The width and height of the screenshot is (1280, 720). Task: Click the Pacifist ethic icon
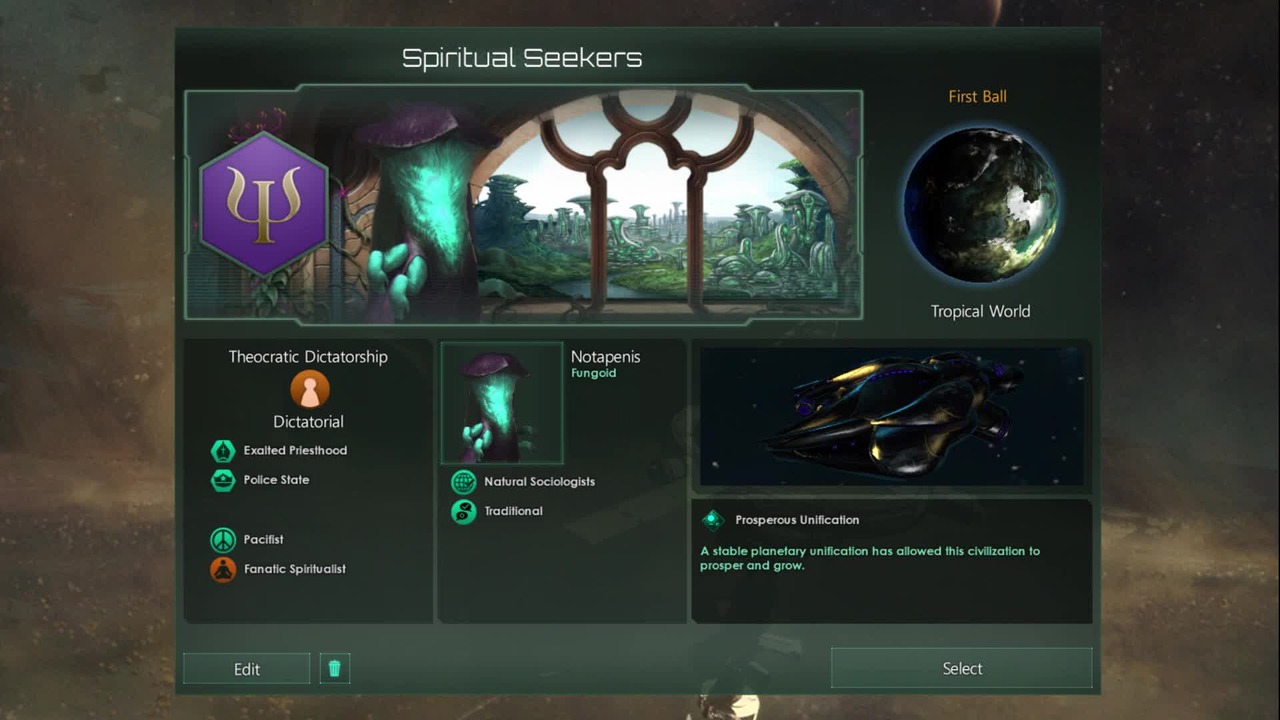coord(223,540)
